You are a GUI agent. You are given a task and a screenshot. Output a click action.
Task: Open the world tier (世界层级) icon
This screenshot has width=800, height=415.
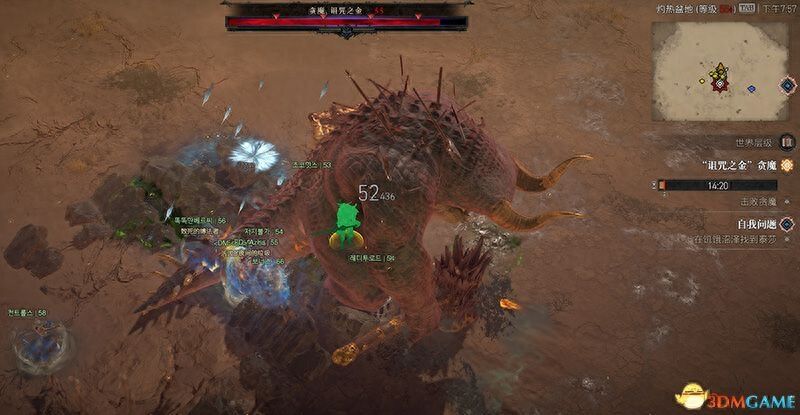(786, 143)
